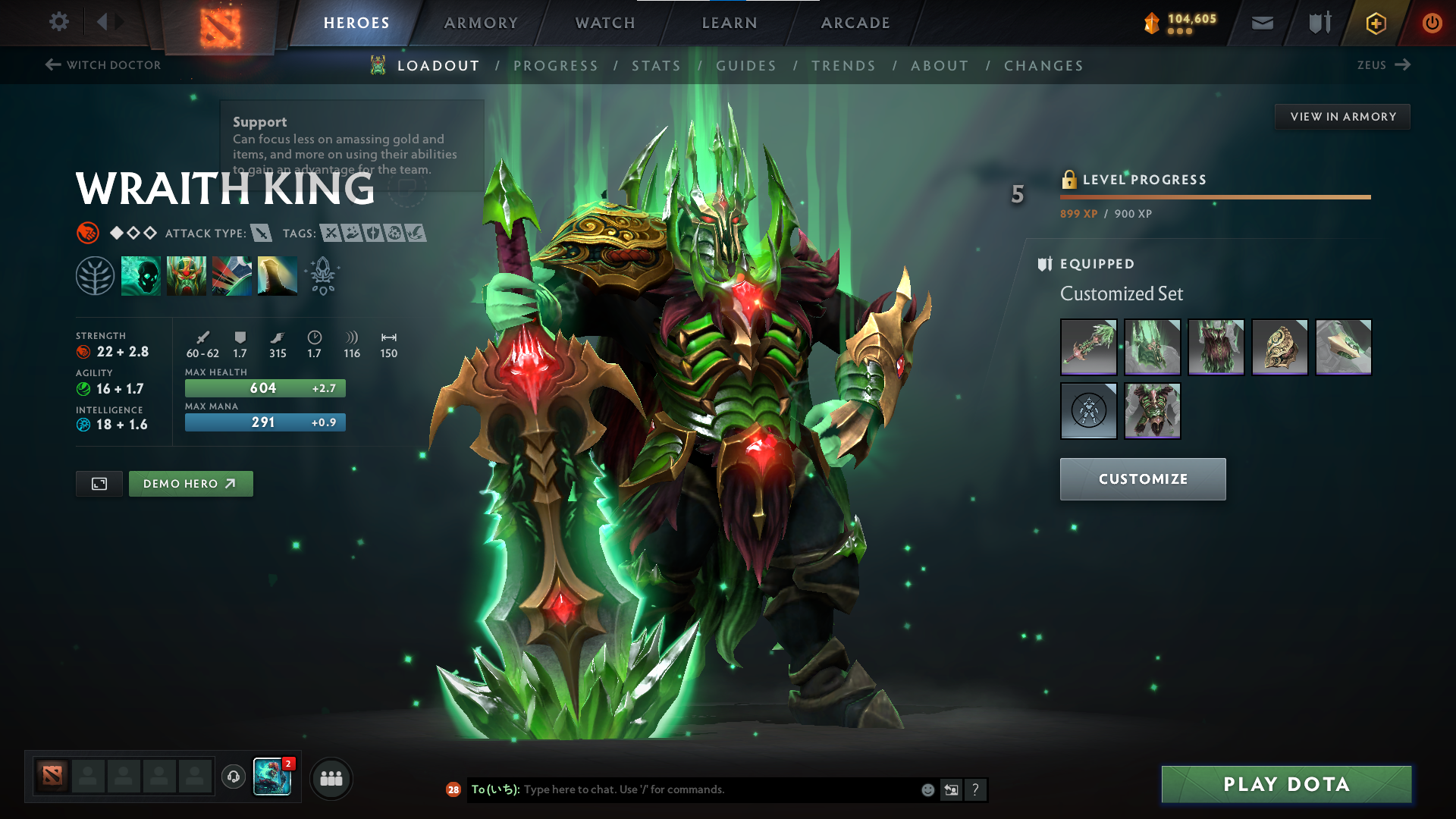Toggle the full-body portrait view button

click(x=99, y=483)
